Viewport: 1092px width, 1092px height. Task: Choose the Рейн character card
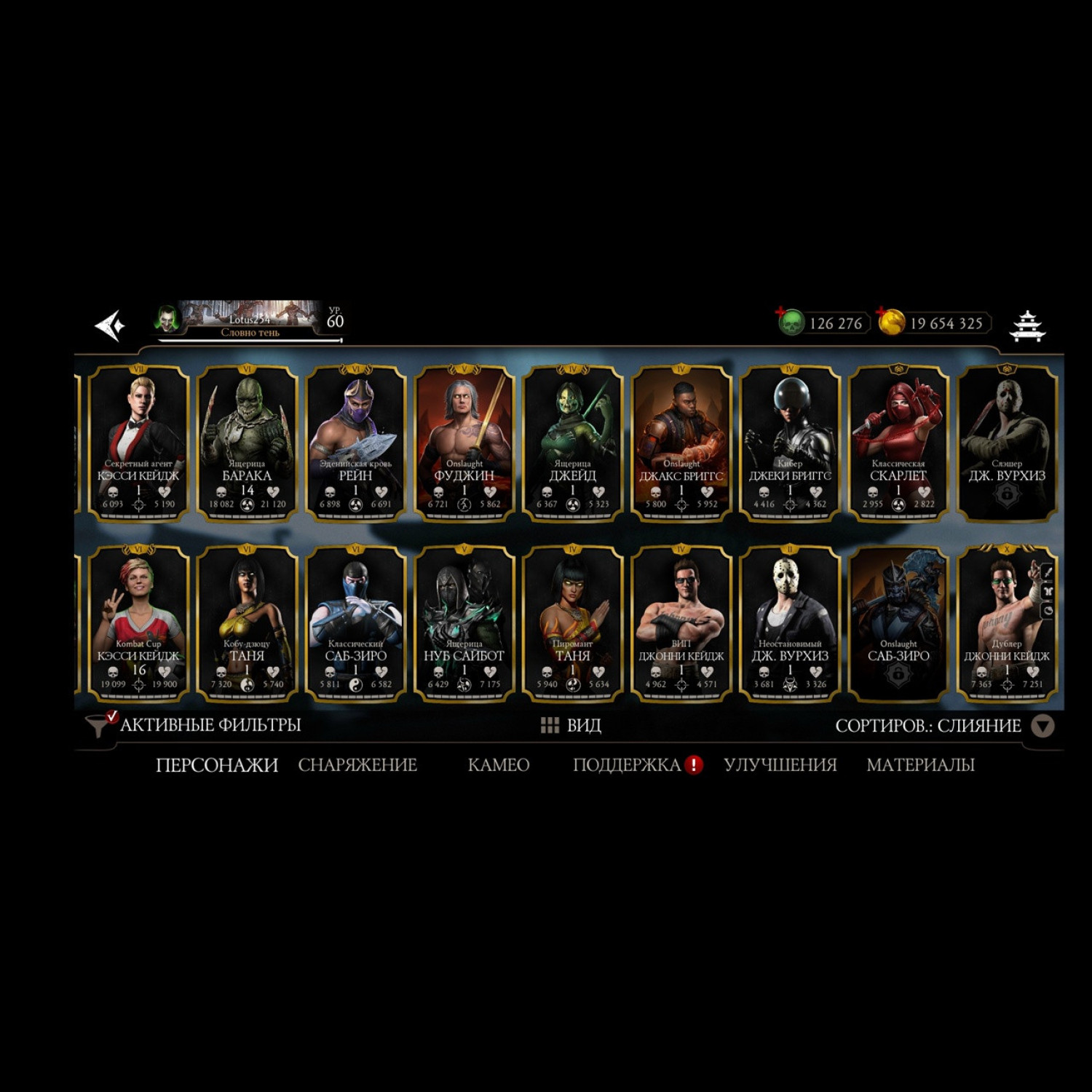[355, 444]
